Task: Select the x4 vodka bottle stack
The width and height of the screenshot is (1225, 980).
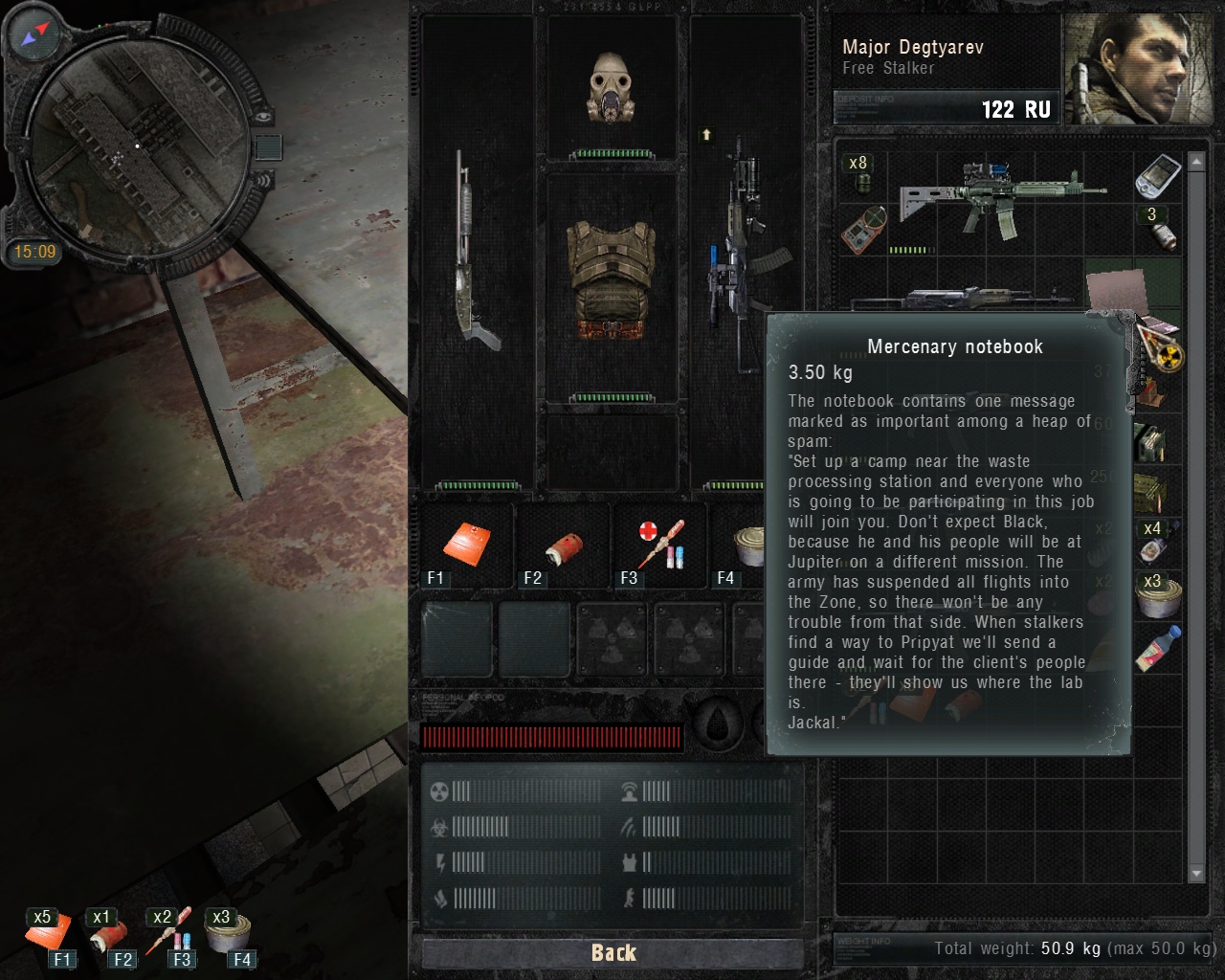Action: coord(1155,543)
